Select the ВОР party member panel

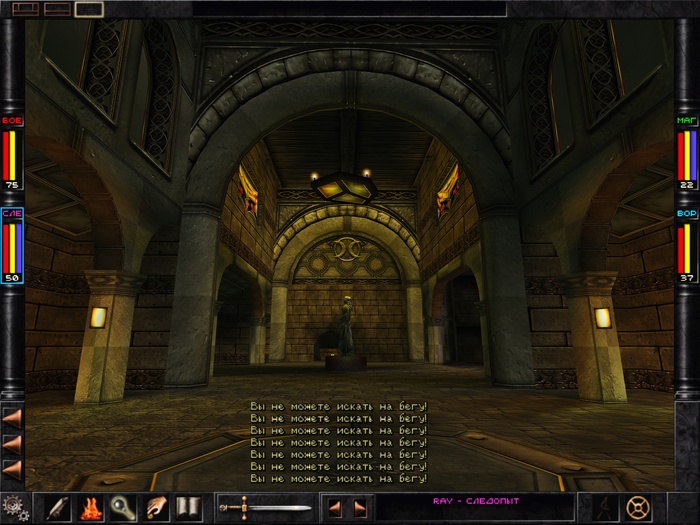coord(686,245)
